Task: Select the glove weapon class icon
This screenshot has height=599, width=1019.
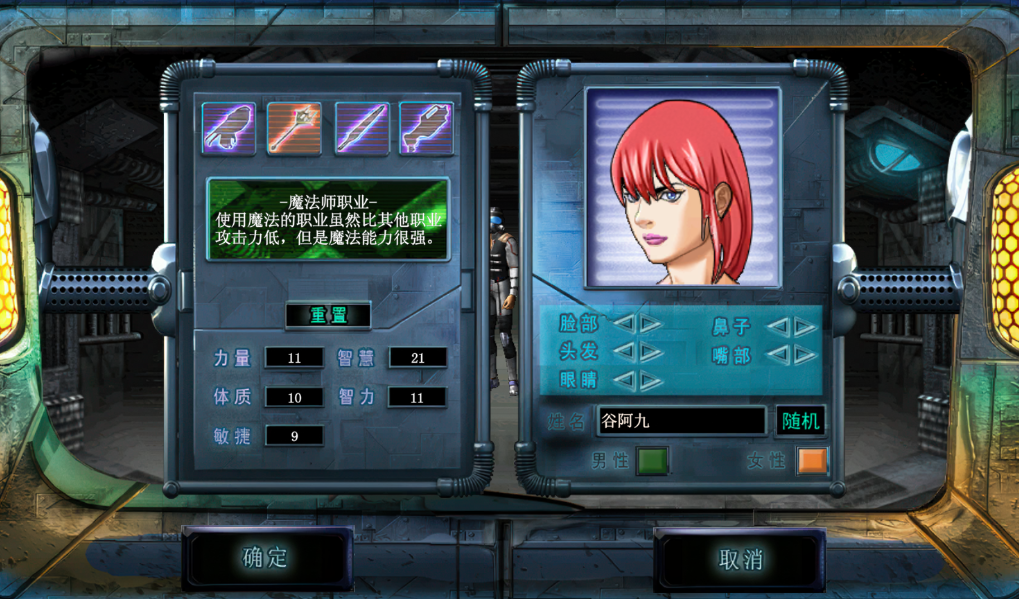Action: click(x=229, y=128)
